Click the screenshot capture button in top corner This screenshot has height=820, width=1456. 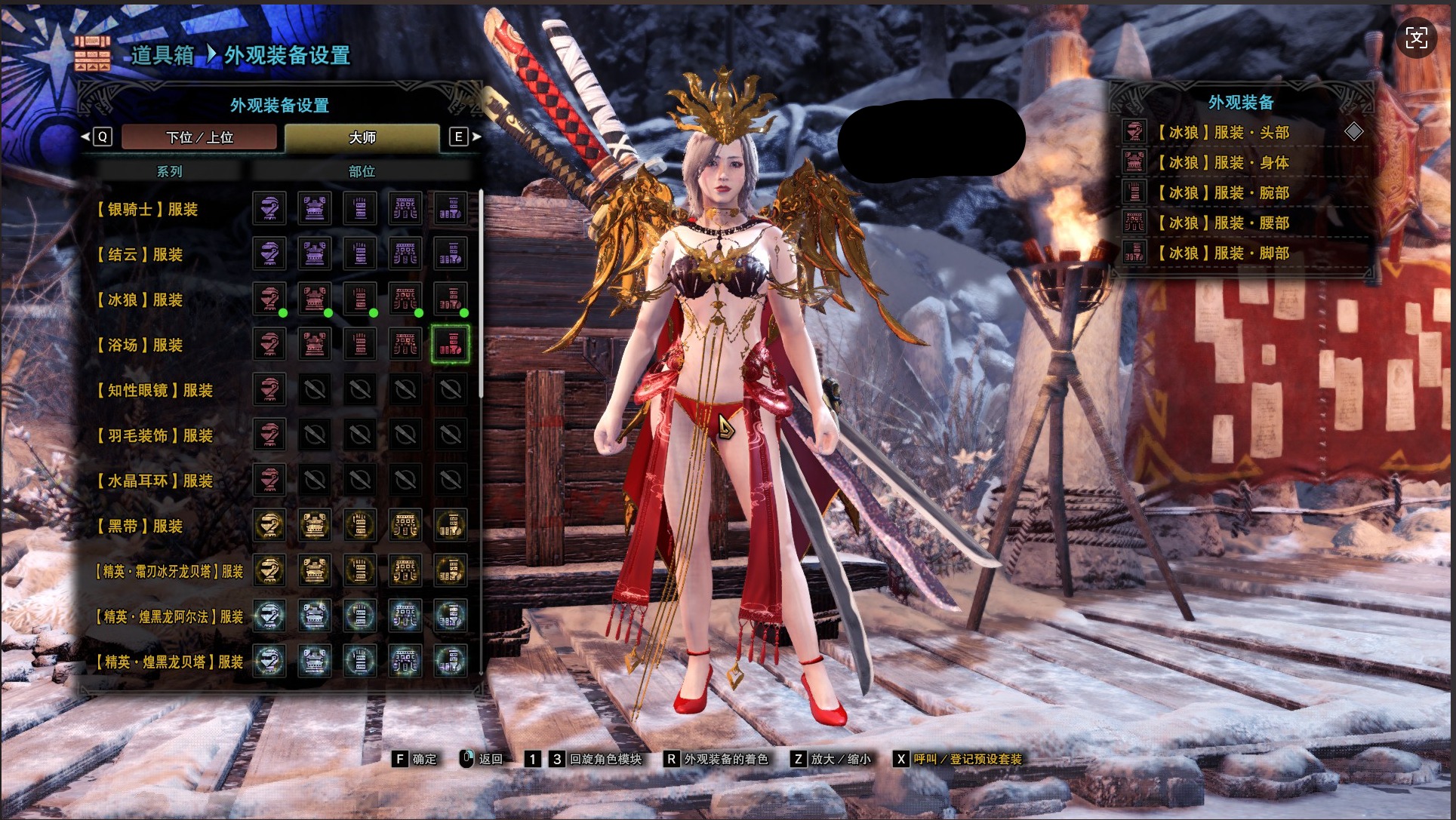[1416, 38]
